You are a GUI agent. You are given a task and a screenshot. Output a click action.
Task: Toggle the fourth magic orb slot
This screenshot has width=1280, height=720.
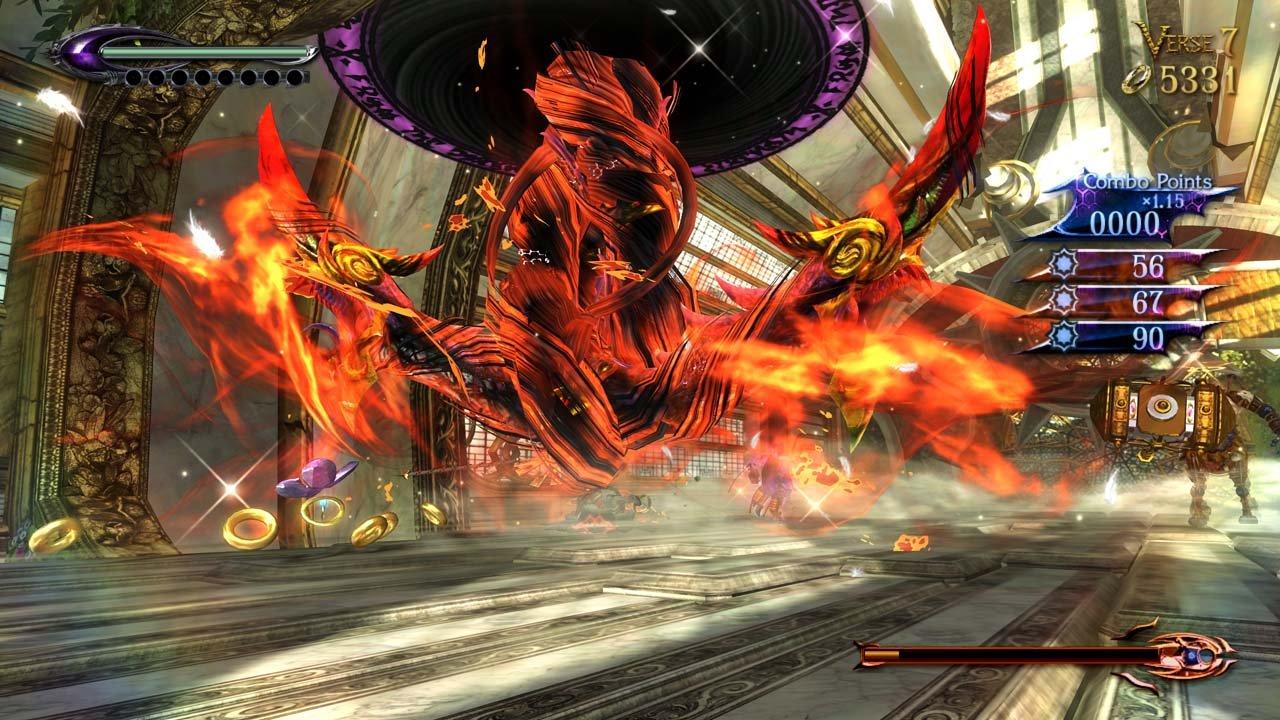(x=202, y=77)
